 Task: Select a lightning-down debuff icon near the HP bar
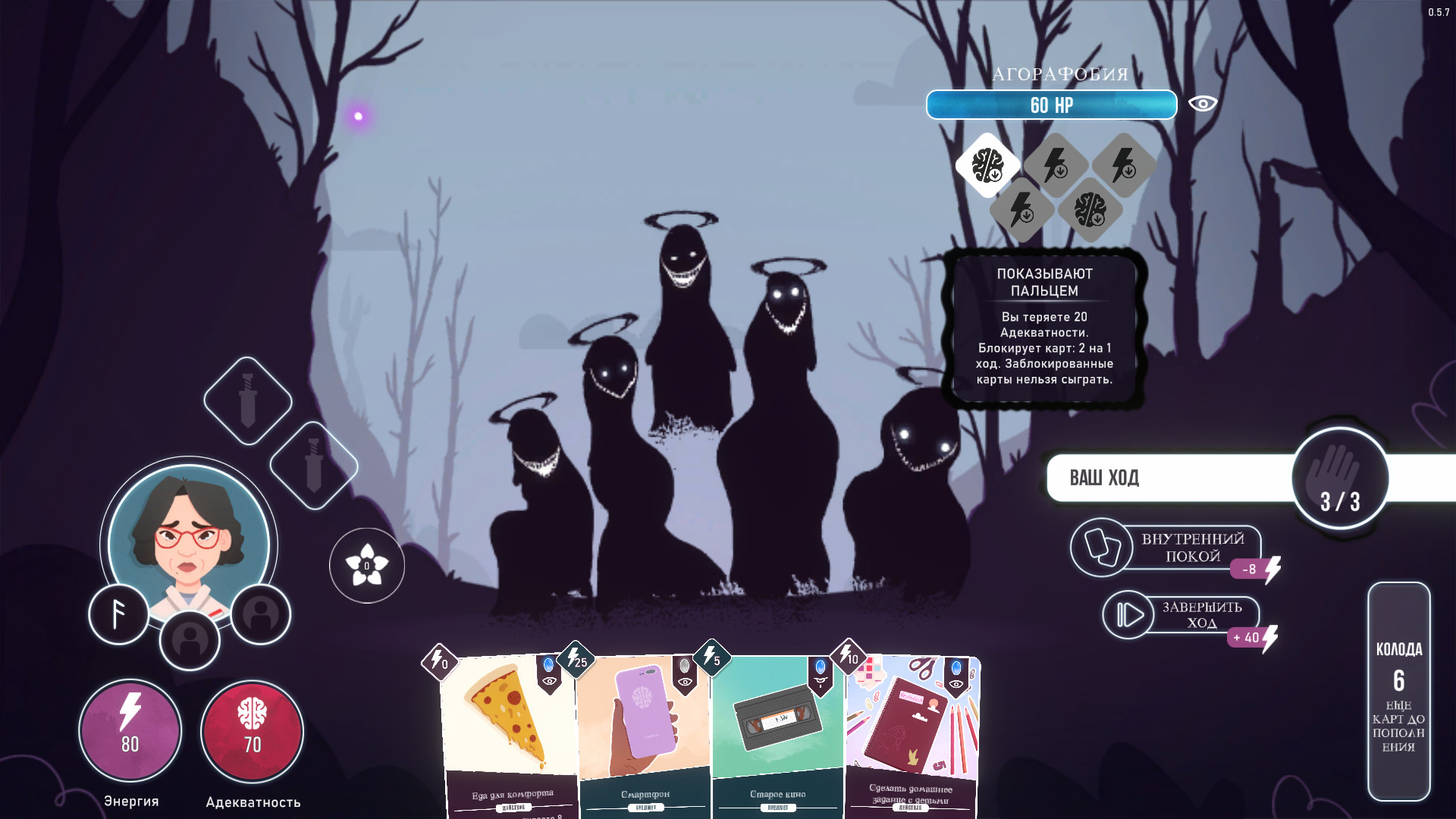tap(1054, 165)
